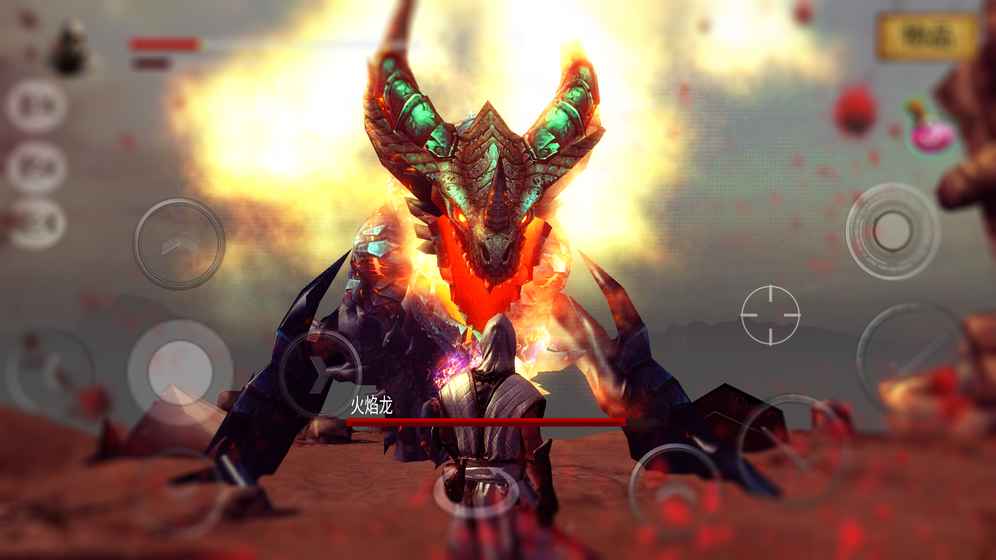996x560 pixels.
Task: Use the red health potion
Action: point(856,109)
